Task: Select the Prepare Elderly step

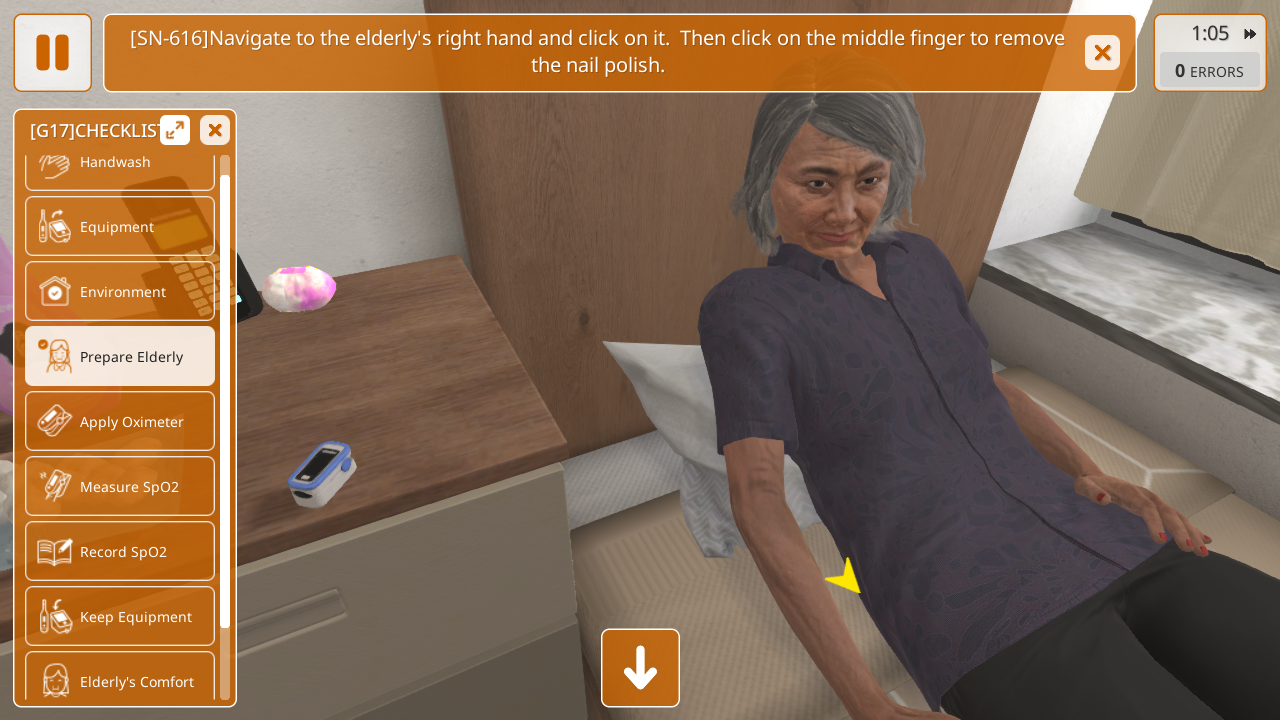Action: pyautogui.click(x=120, y=357)
